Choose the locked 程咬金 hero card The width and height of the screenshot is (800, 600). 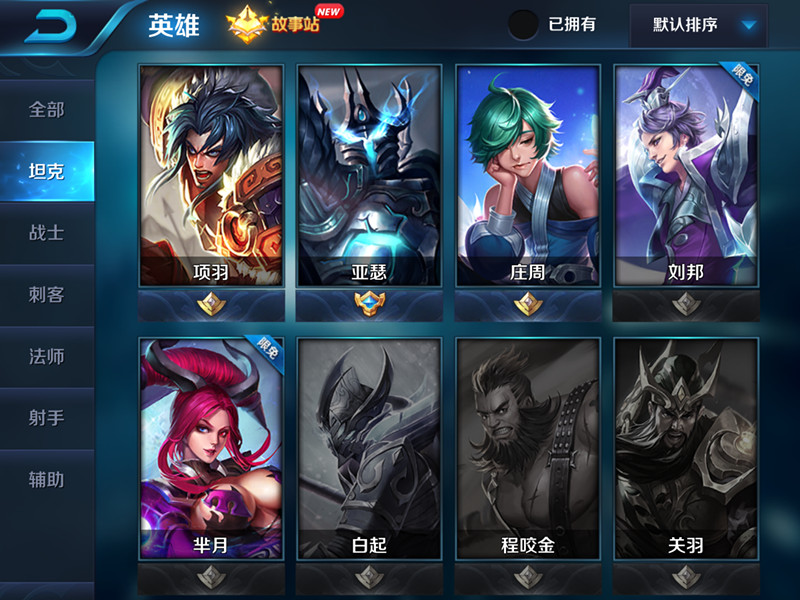(527, 447)
